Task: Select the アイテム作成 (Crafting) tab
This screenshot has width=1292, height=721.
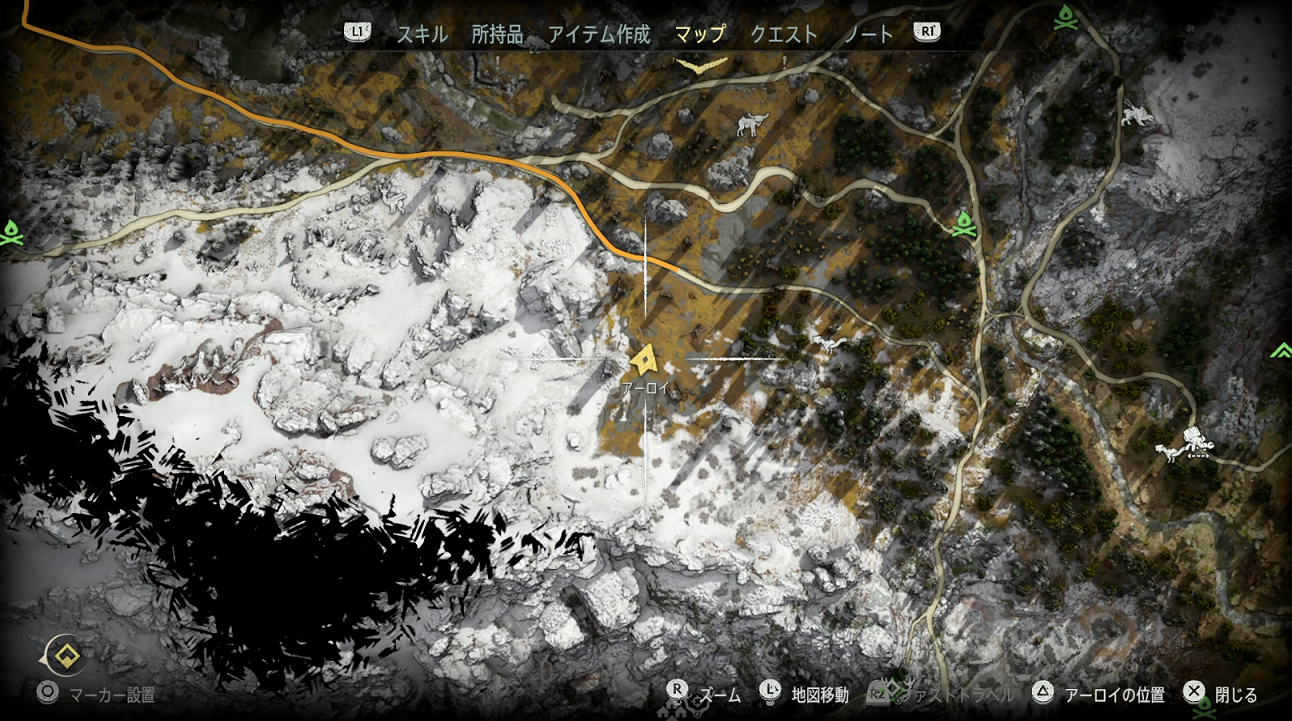Action: pos(598,34)
